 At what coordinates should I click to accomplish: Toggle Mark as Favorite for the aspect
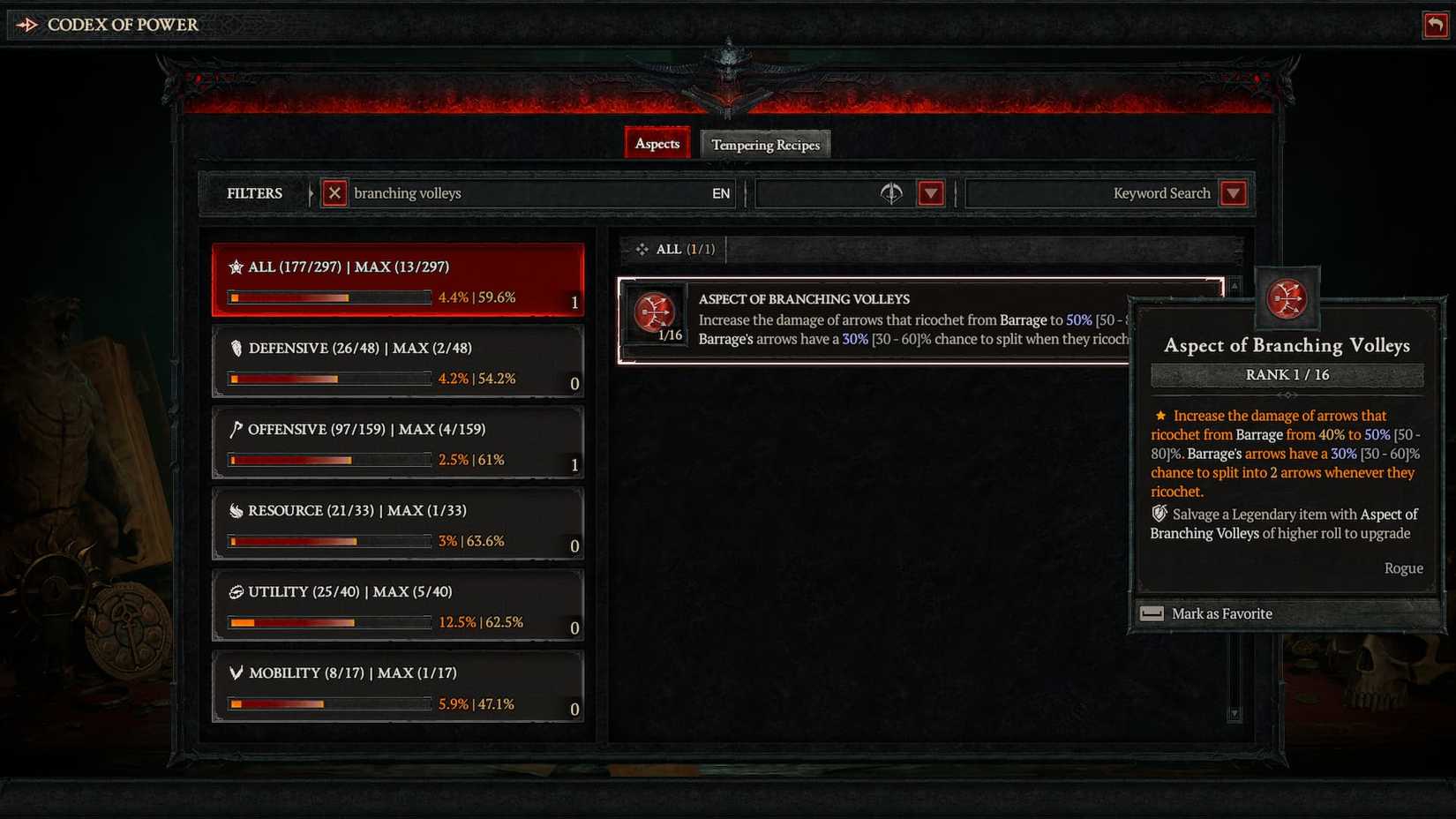pyautogui.click(x=1221, y=613)
